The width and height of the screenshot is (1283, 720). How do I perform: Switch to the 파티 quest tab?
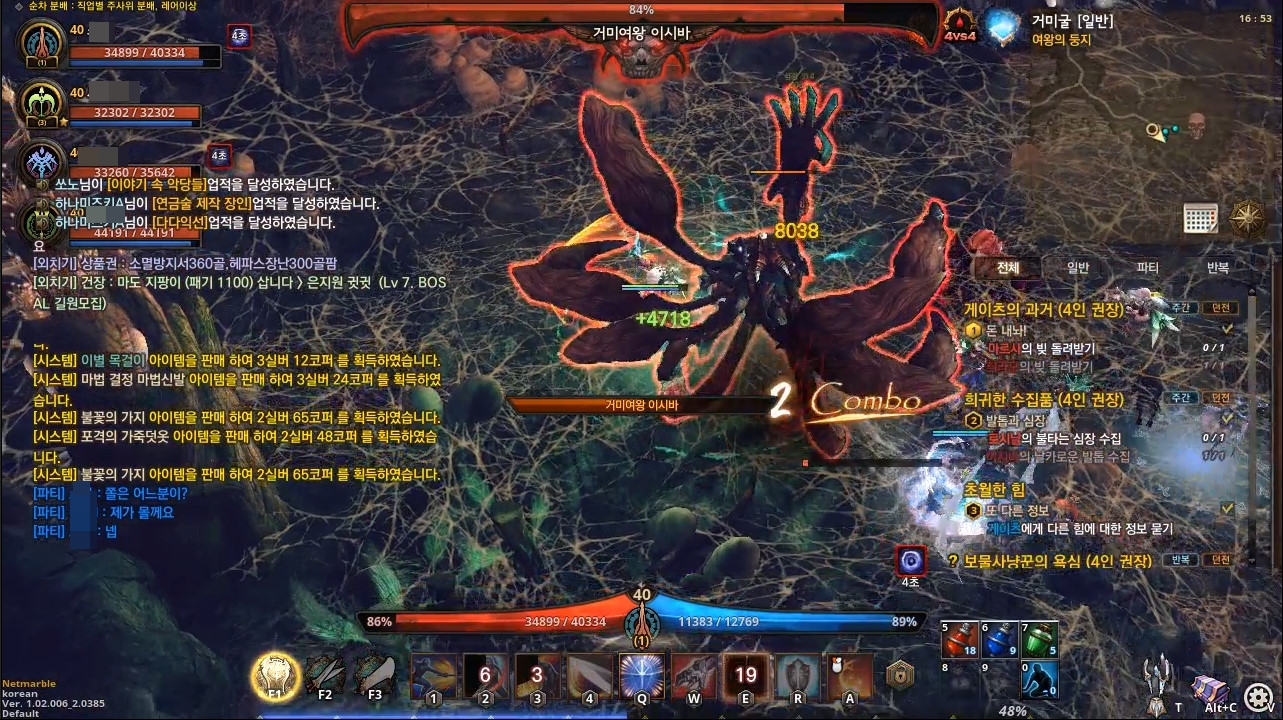pos(1147,268)
